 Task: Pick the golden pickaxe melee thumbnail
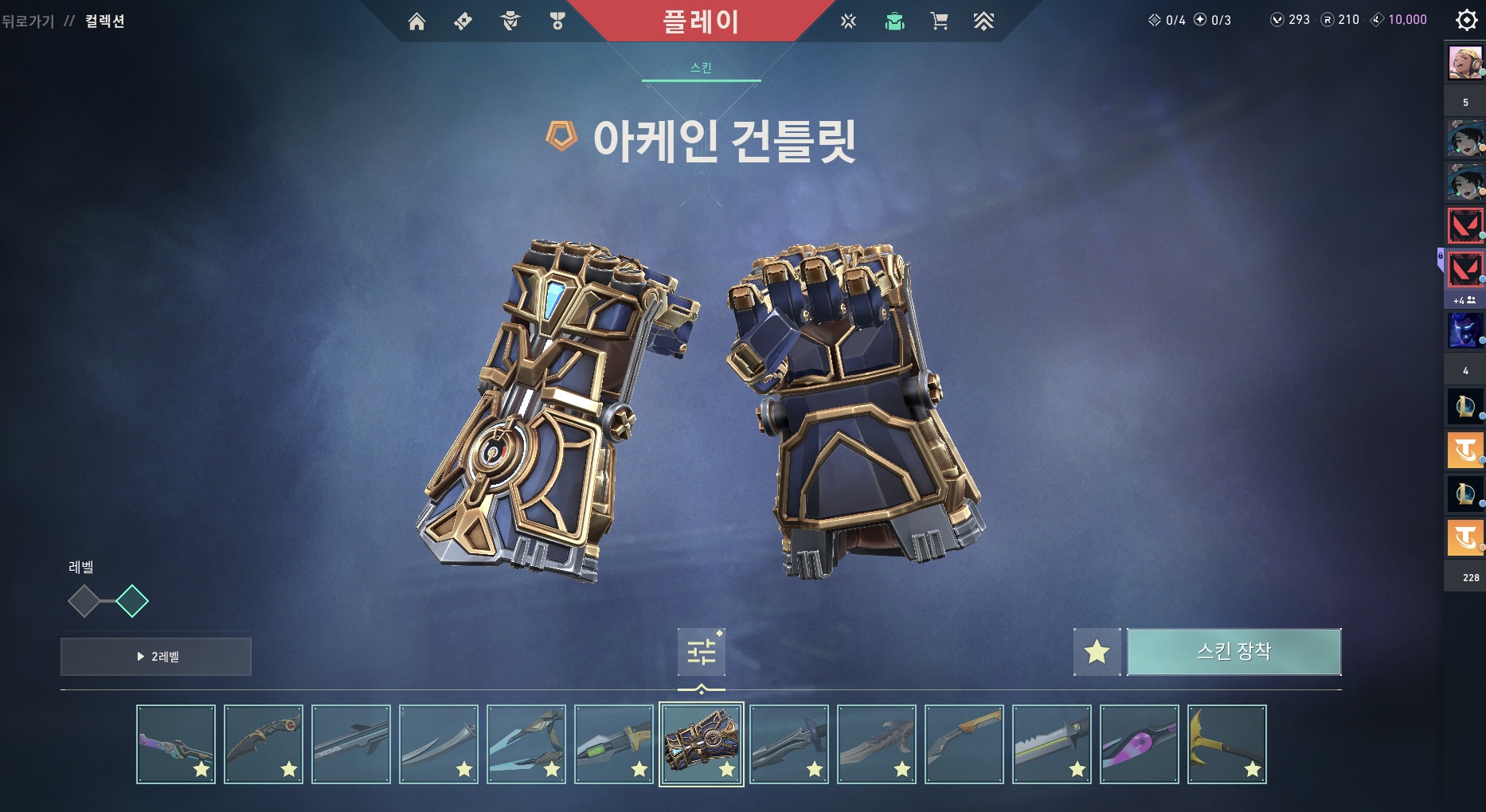point(1227,744)
